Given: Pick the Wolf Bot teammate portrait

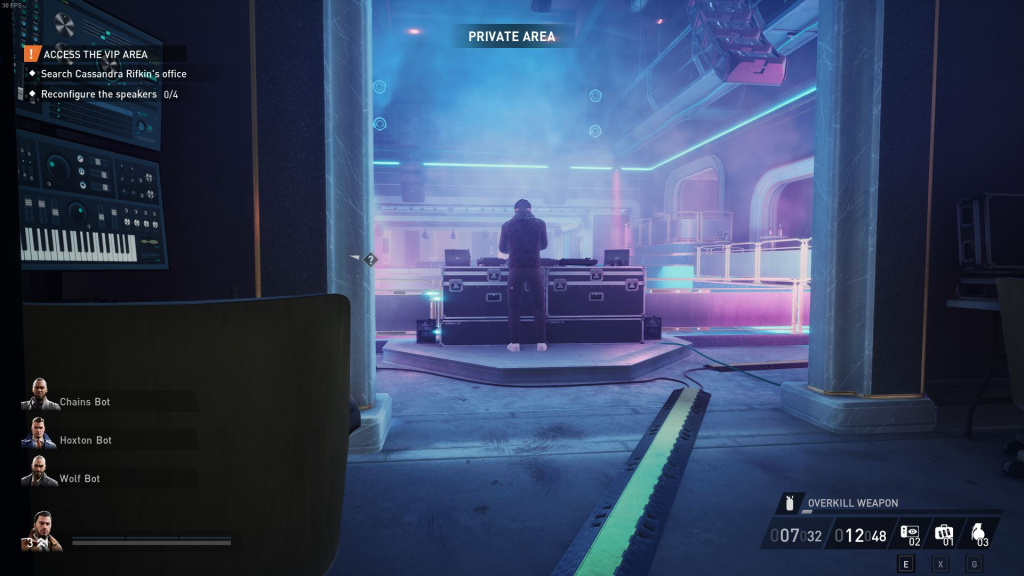Looking at the screenshot, I should (38, 472).
